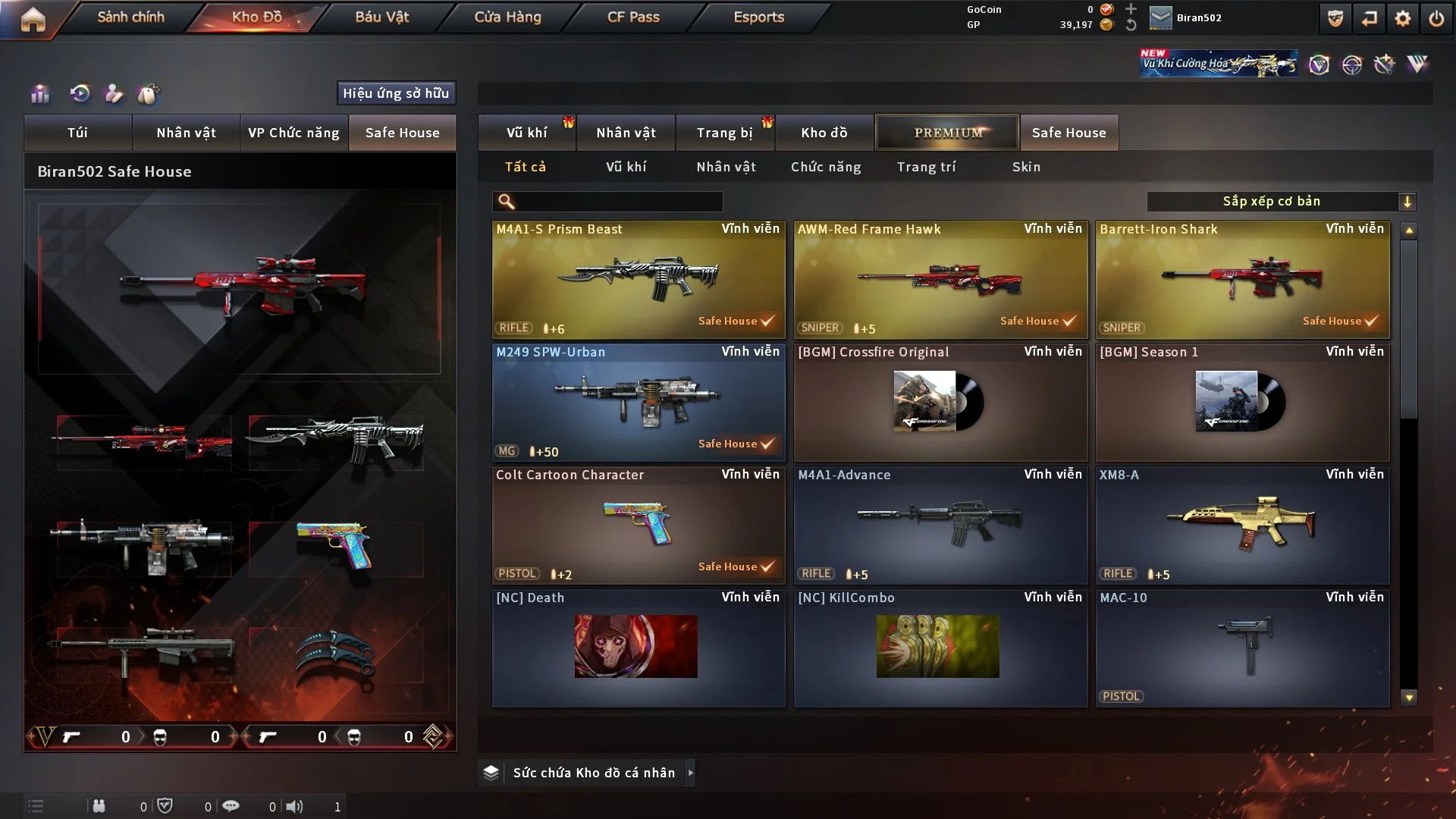Open the CF Pass tab
Screen dimensions: 1456x819
pyautogui.click(x=633, y=17)
